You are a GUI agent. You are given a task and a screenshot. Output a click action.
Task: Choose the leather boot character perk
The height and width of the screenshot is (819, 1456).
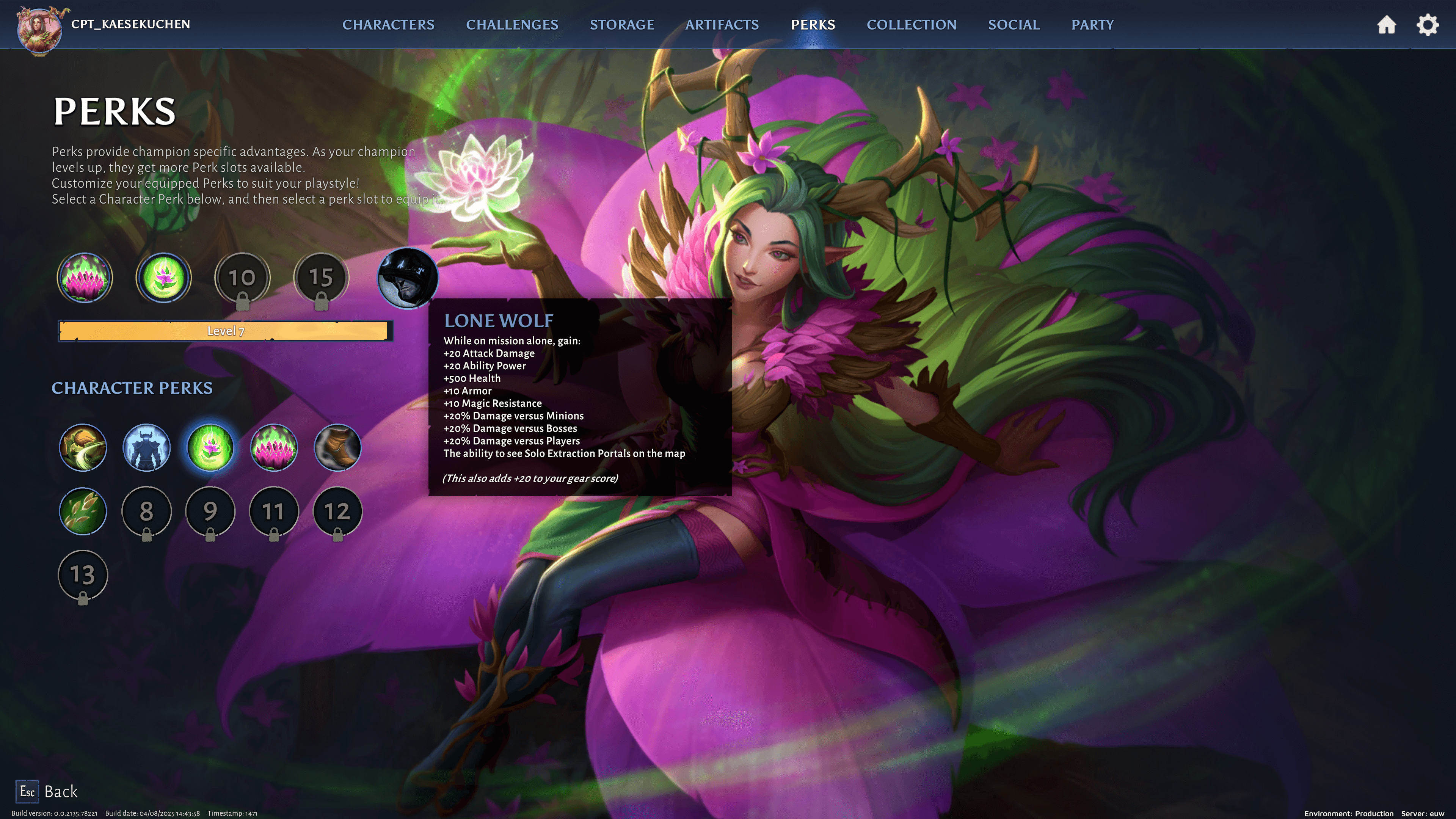point(337,448)
